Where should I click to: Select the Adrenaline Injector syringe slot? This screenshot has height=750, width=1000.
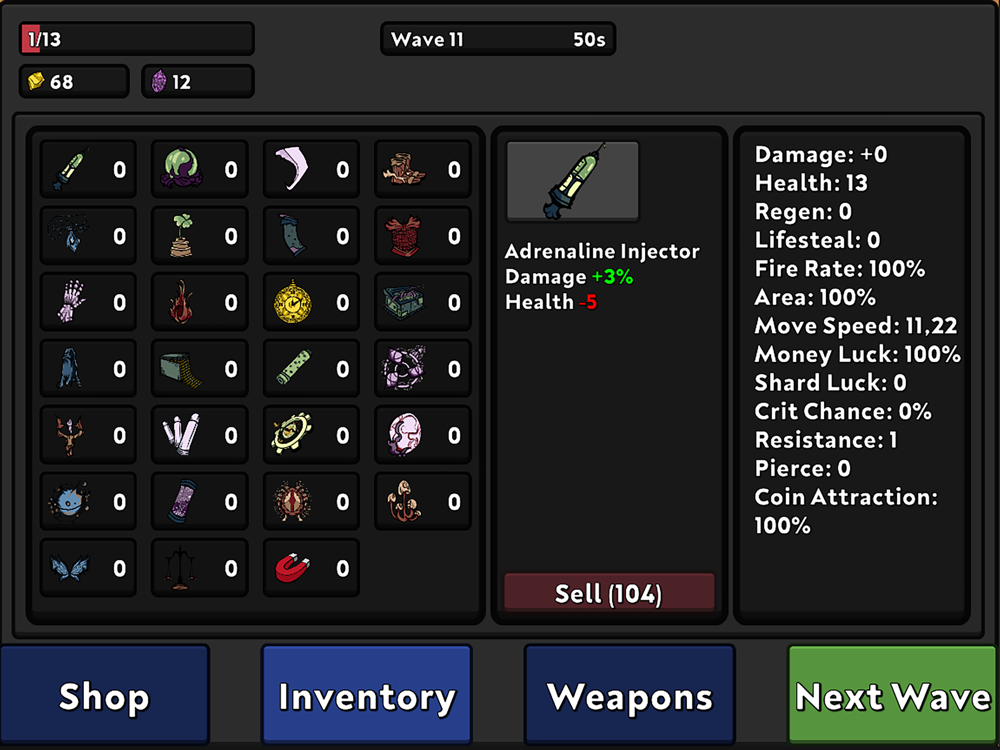coord(88,170)
